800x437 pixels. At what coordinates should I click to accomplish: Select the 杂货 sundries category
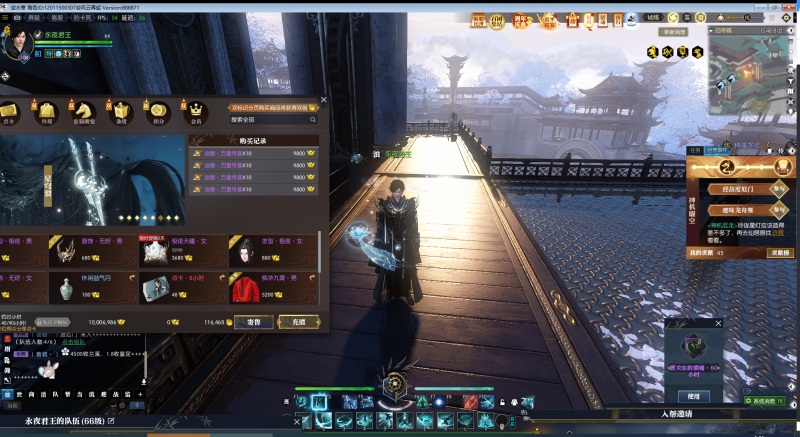[x=121, y=111]
